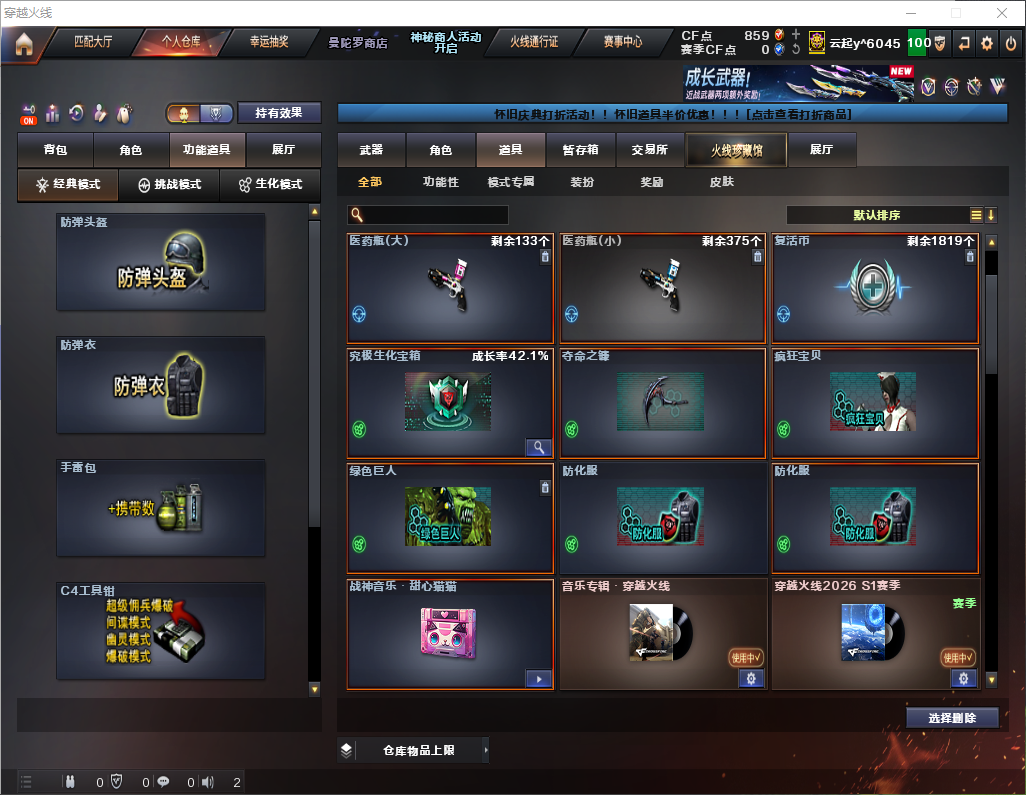The height and width of the screenshot is (795, 1026).
Task: Switch to the 武器 weapons tab
Action: [x=371, y=150]
